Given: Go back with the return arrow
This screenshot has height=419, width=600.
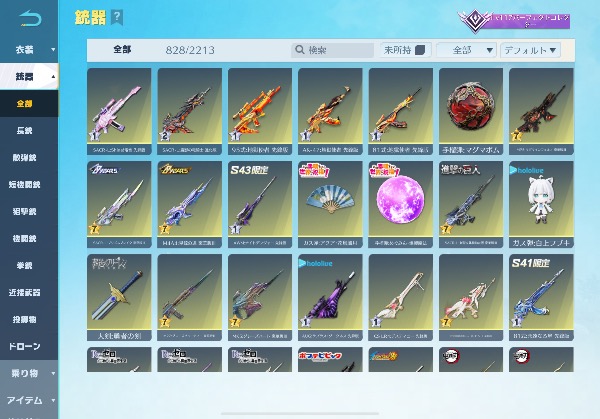Looking at the screenshot, I should [x=31, y=17].
